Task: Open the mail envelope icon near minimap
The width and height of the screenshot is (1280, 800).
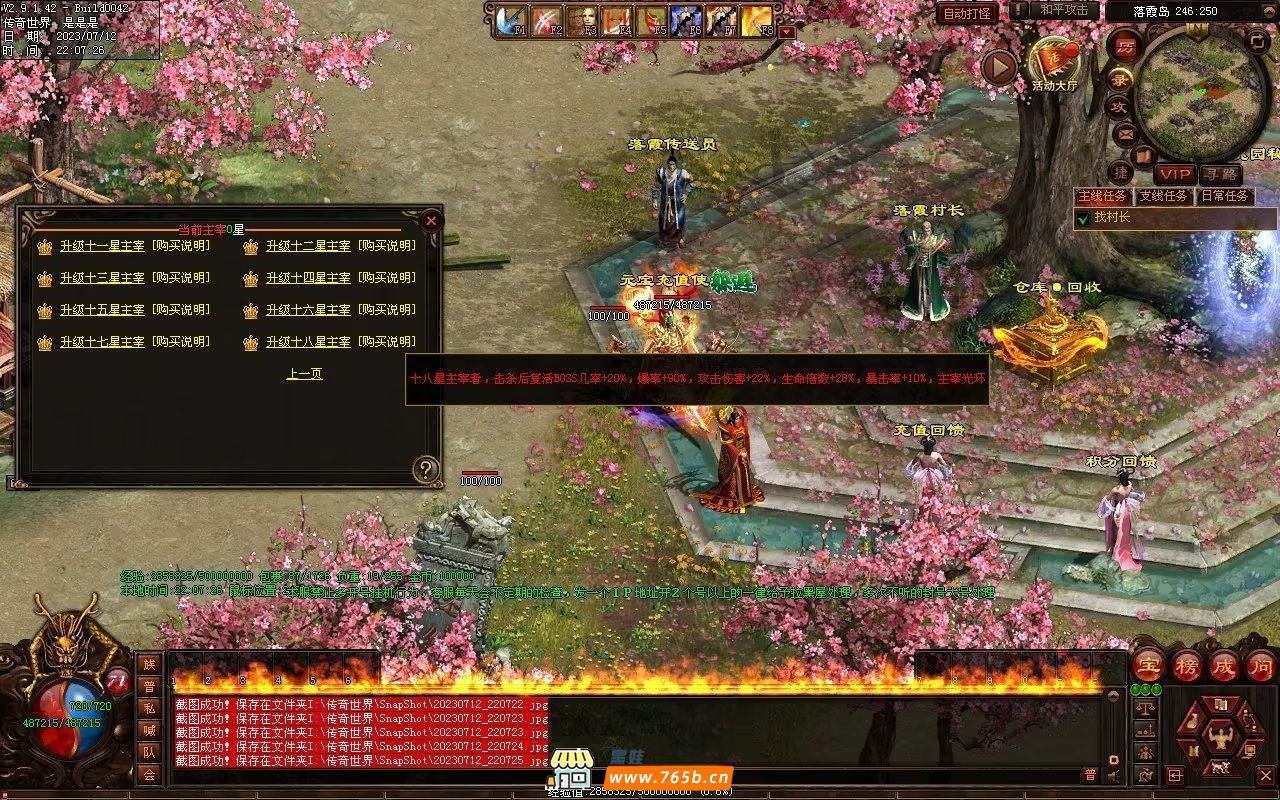Action: 1126,133
